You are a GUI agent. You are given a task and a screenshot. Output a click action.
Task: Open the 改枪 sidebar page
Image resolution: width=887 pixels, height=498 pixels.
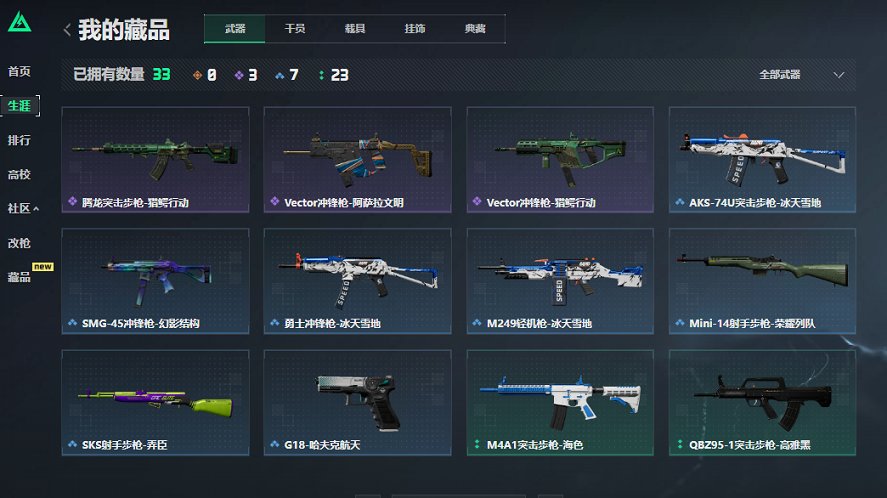(x=19, y=243)
